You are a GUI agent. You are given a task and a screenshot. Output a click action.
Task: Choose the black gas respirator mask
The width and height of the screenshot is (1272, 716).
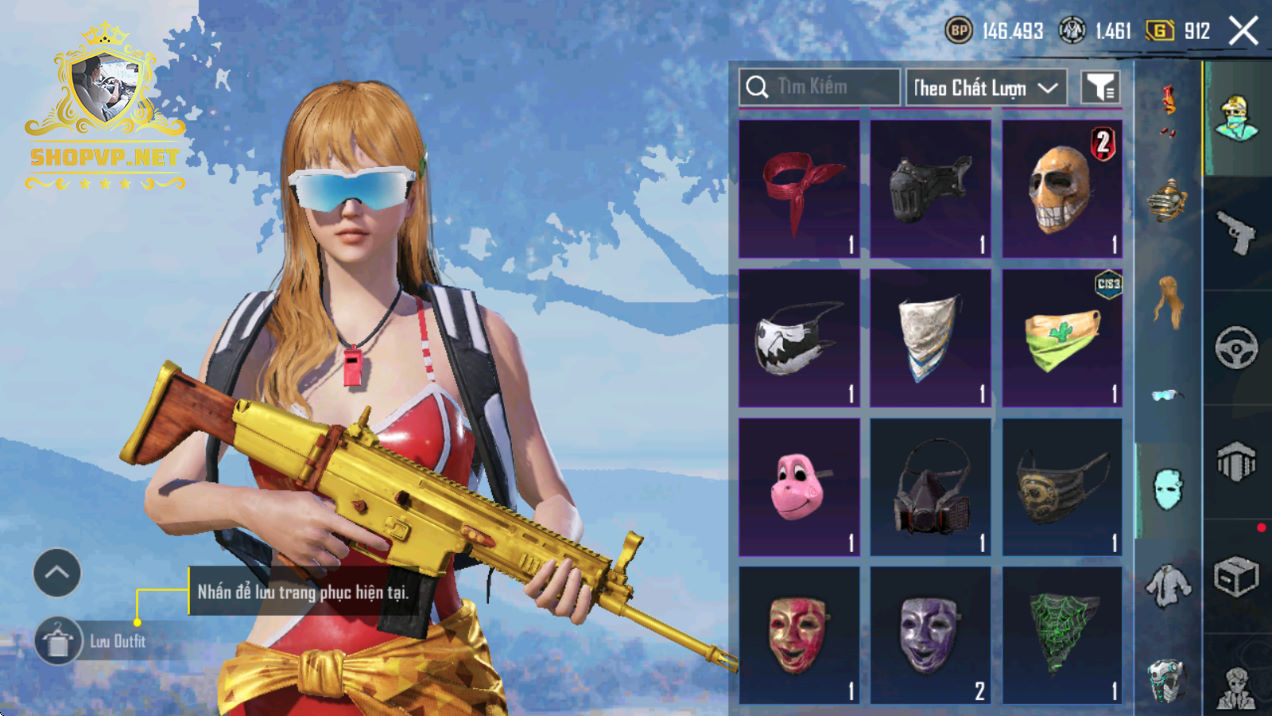(x=930, y=487)
